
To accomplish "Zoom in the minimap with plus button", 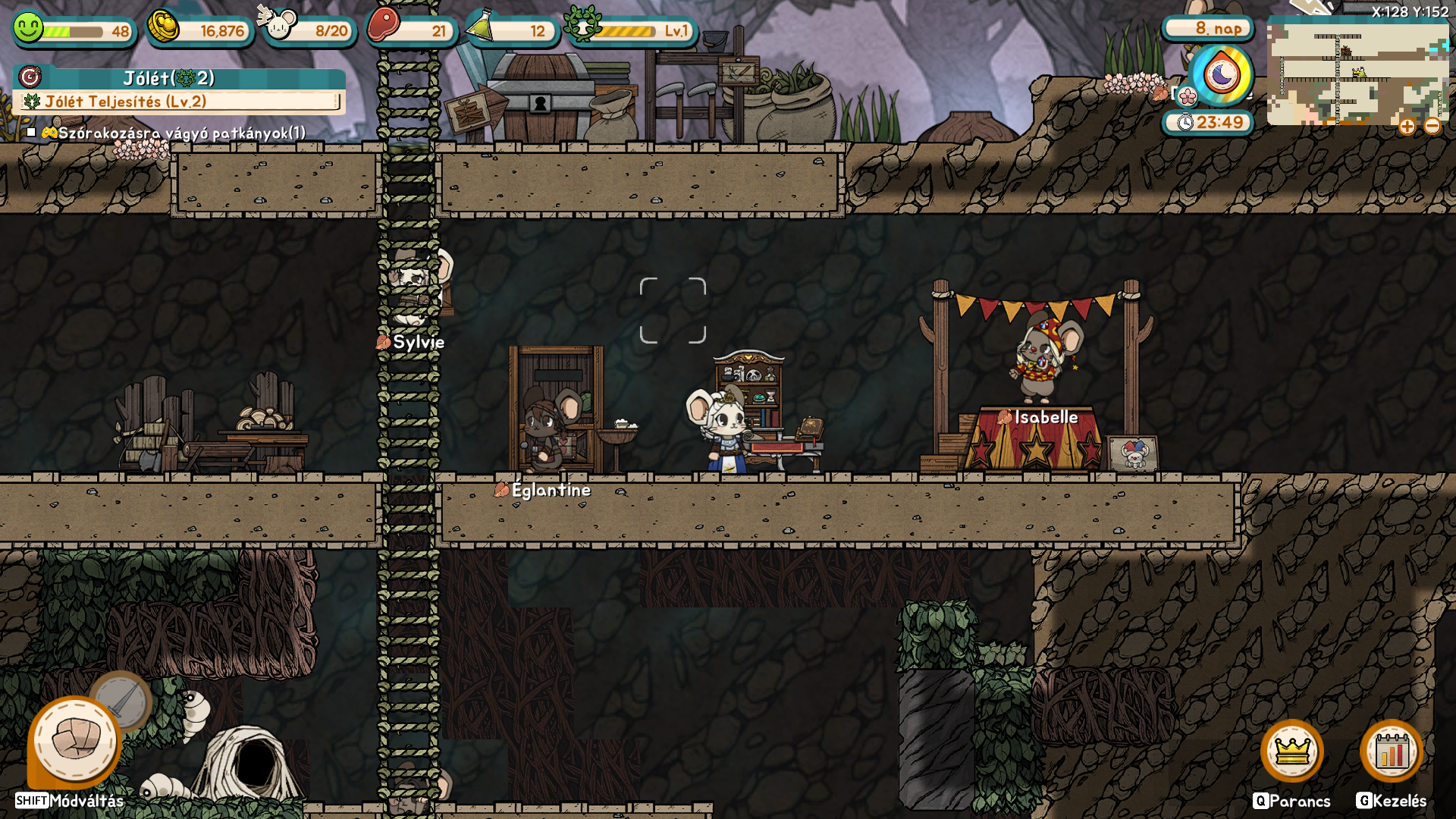I will [x=1407, y=127].
